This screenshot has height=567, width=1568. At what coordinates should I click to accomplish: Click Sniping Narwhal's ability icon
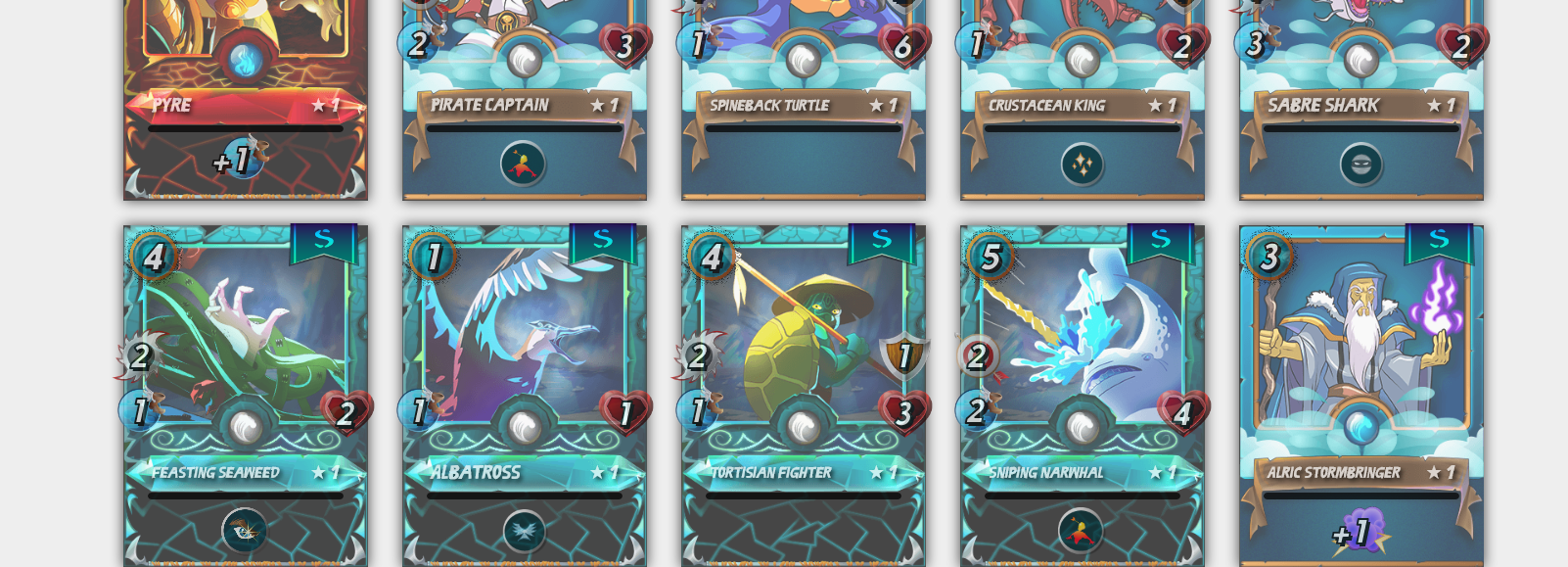(x=1081, y=531)
